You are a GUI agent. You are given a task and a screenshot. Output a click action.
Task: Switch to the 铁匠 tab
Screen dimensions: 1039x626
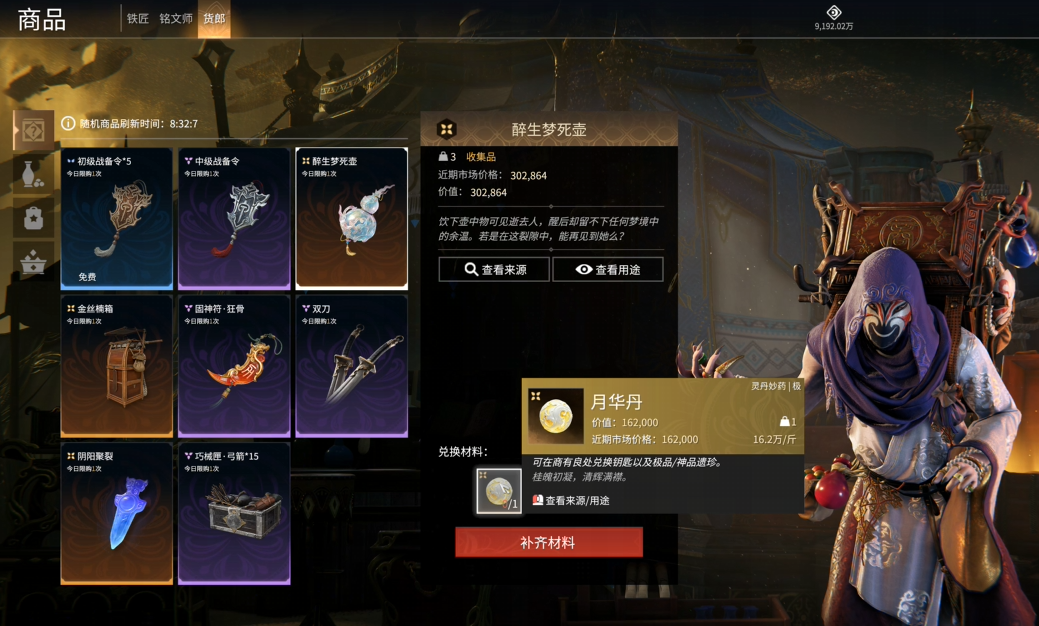(x=138, y=19)
